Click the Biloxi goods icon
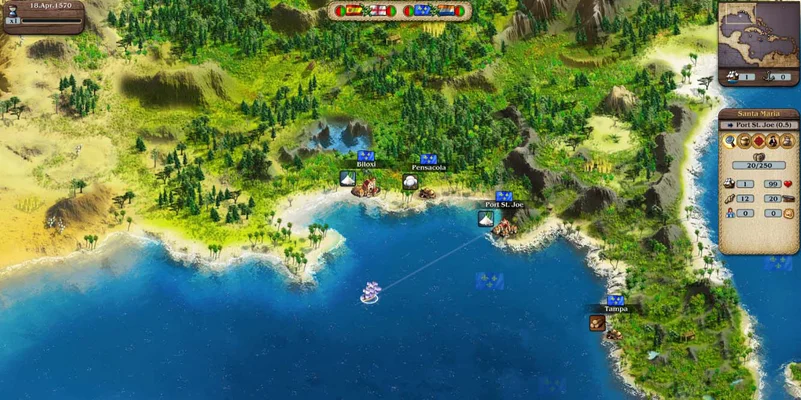The width and height of the screenshot is (801, 400). [x=347, y=179]
